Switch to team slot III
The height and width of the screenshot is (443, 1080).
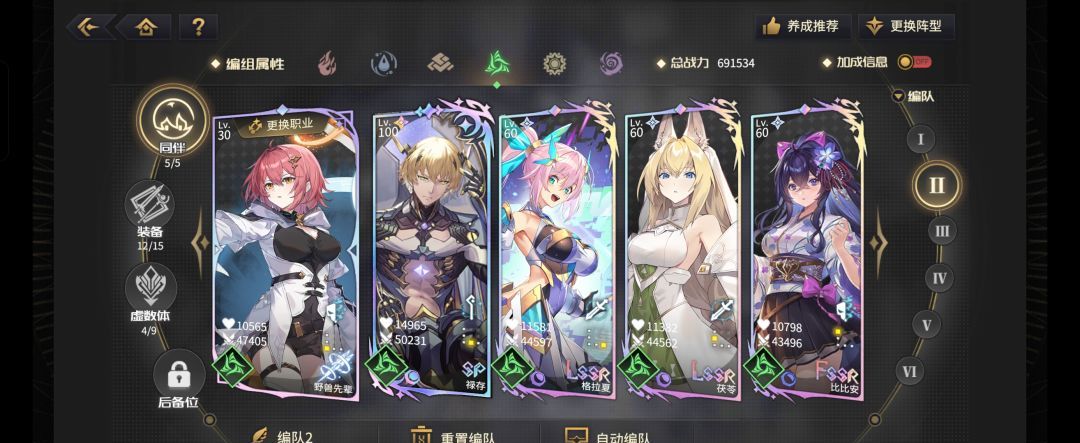(940, 232)
